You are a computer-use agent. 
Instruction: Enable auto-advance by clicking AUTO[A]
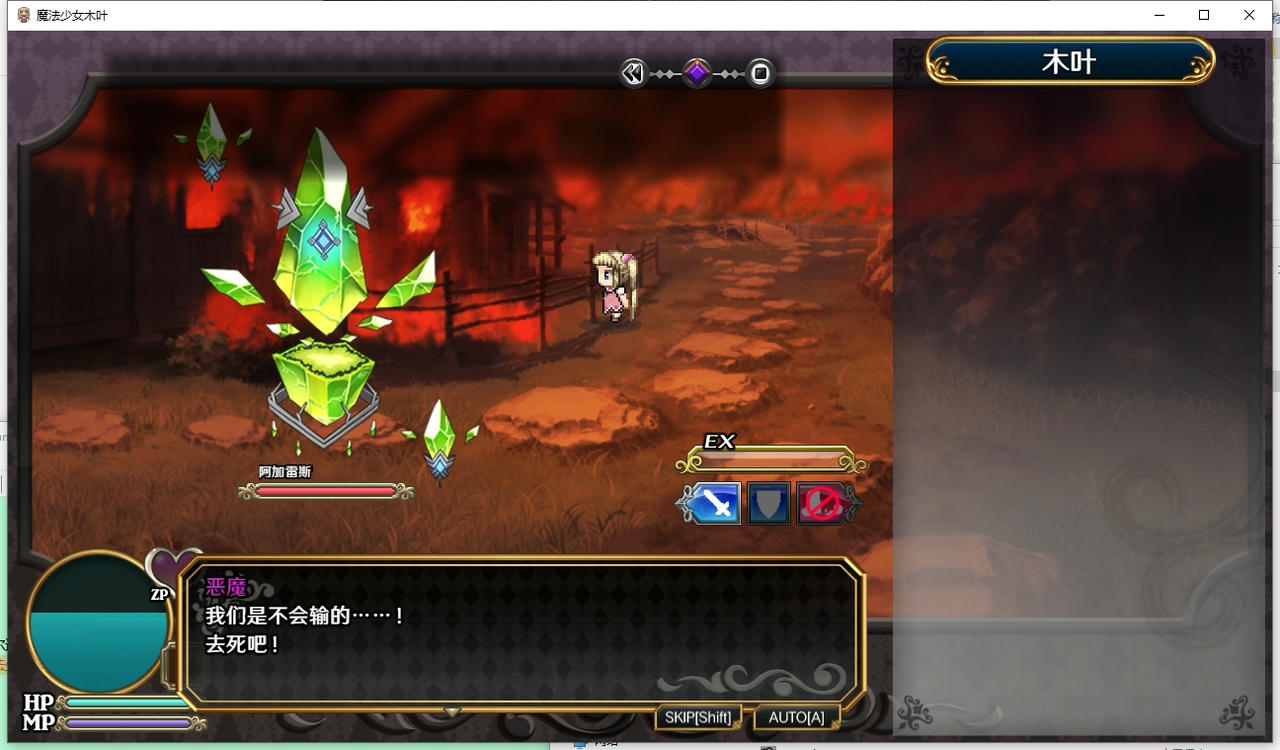click(795, 716)
